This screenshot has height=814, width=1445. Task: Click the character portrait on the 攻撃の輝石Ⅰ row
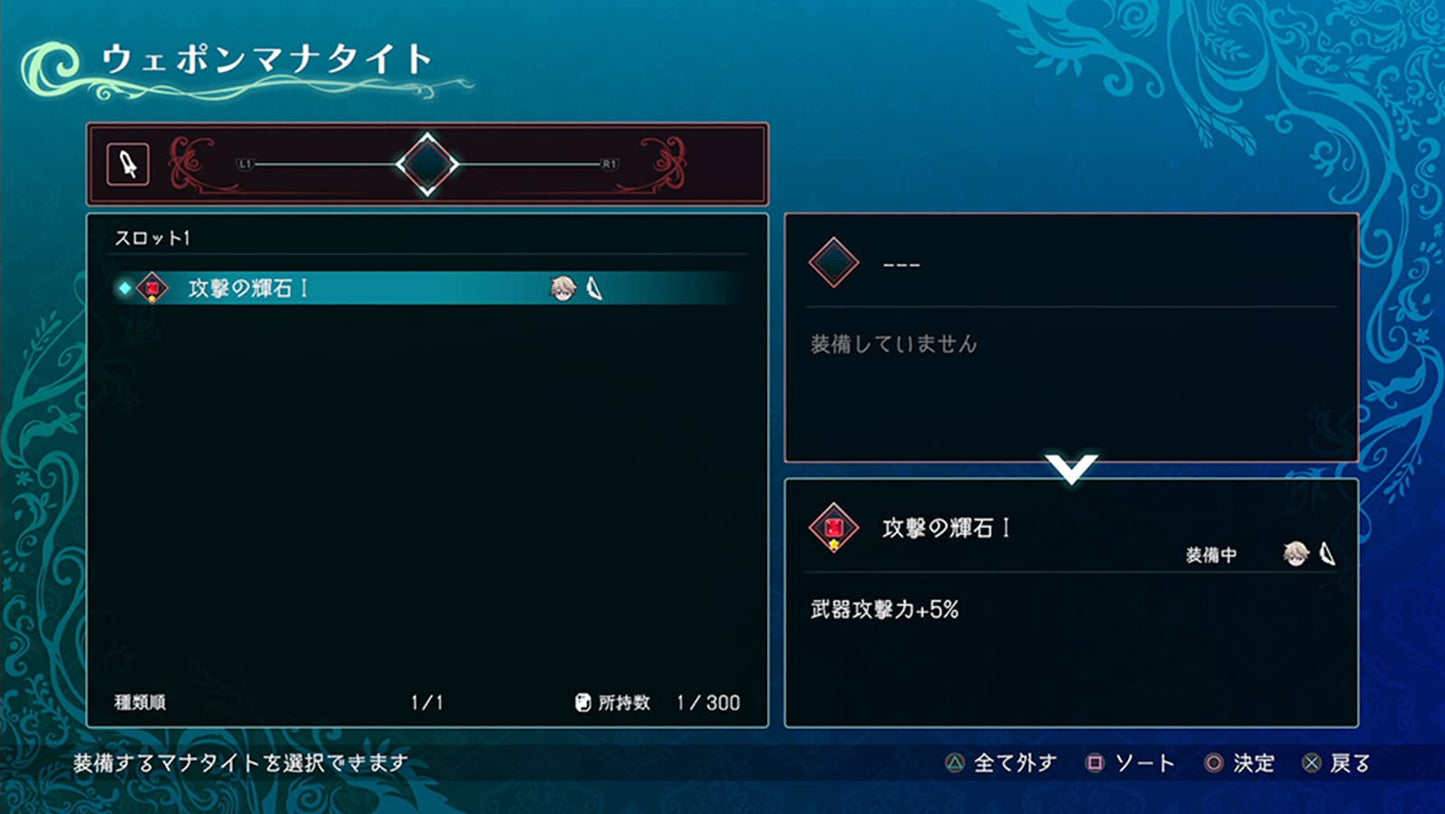tap(563, 286)
